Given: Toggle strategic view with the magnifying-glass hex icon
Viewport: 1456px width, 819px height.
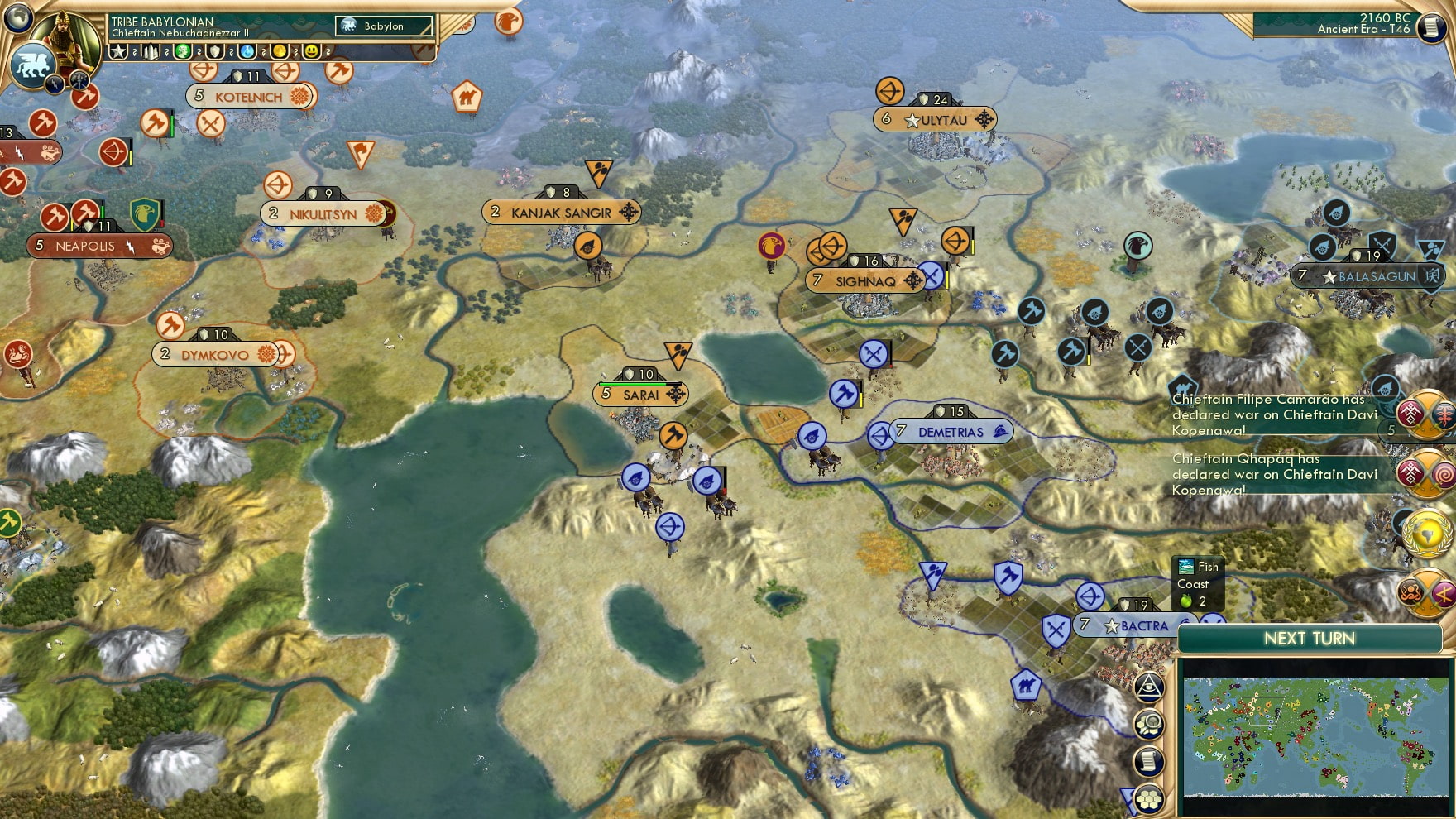Looking at the screenshot, I should pos(1150,724).
